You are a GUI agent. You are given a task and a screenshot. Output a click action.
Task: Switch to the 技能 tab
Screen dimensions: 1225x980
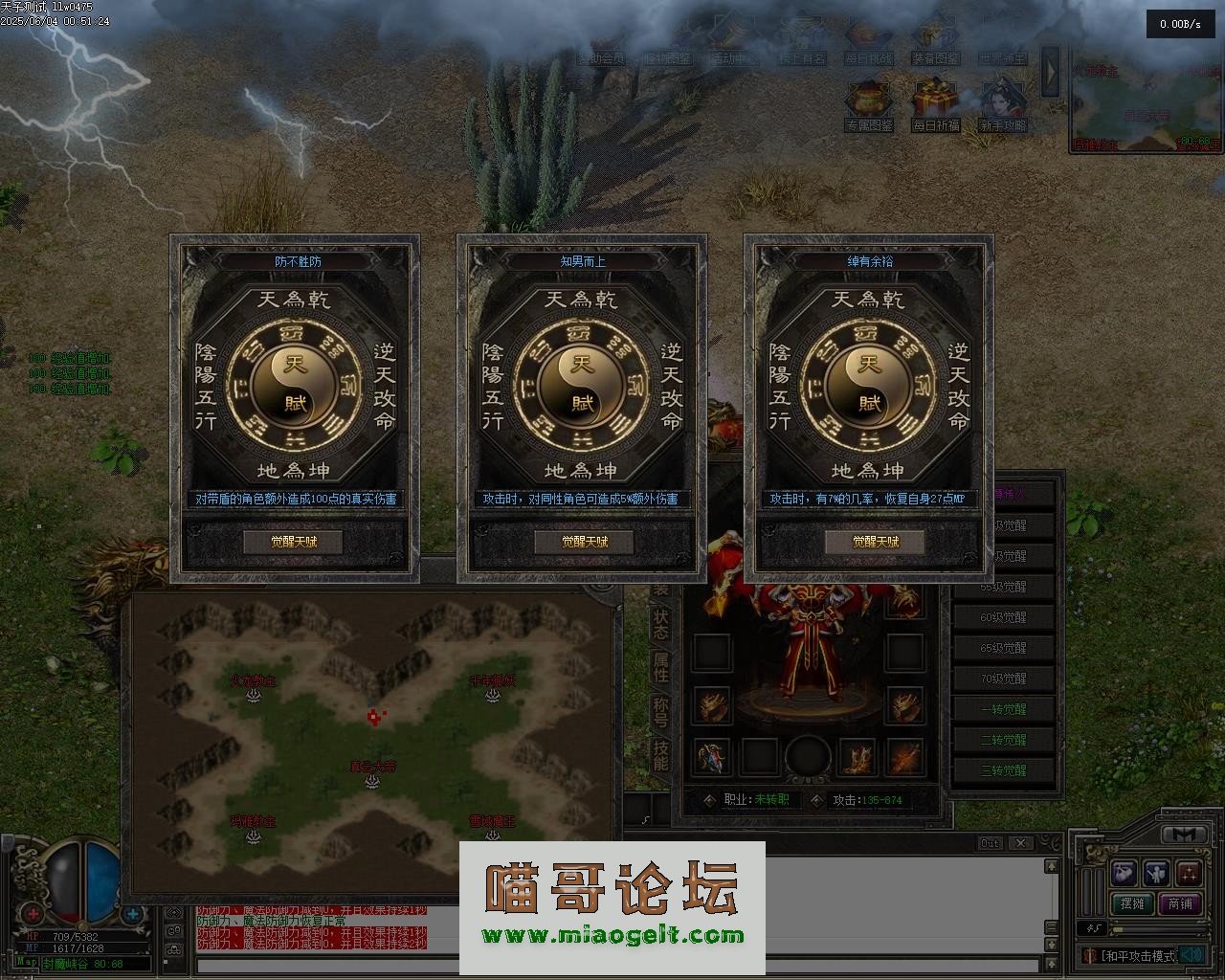click(x=660, y=755)
